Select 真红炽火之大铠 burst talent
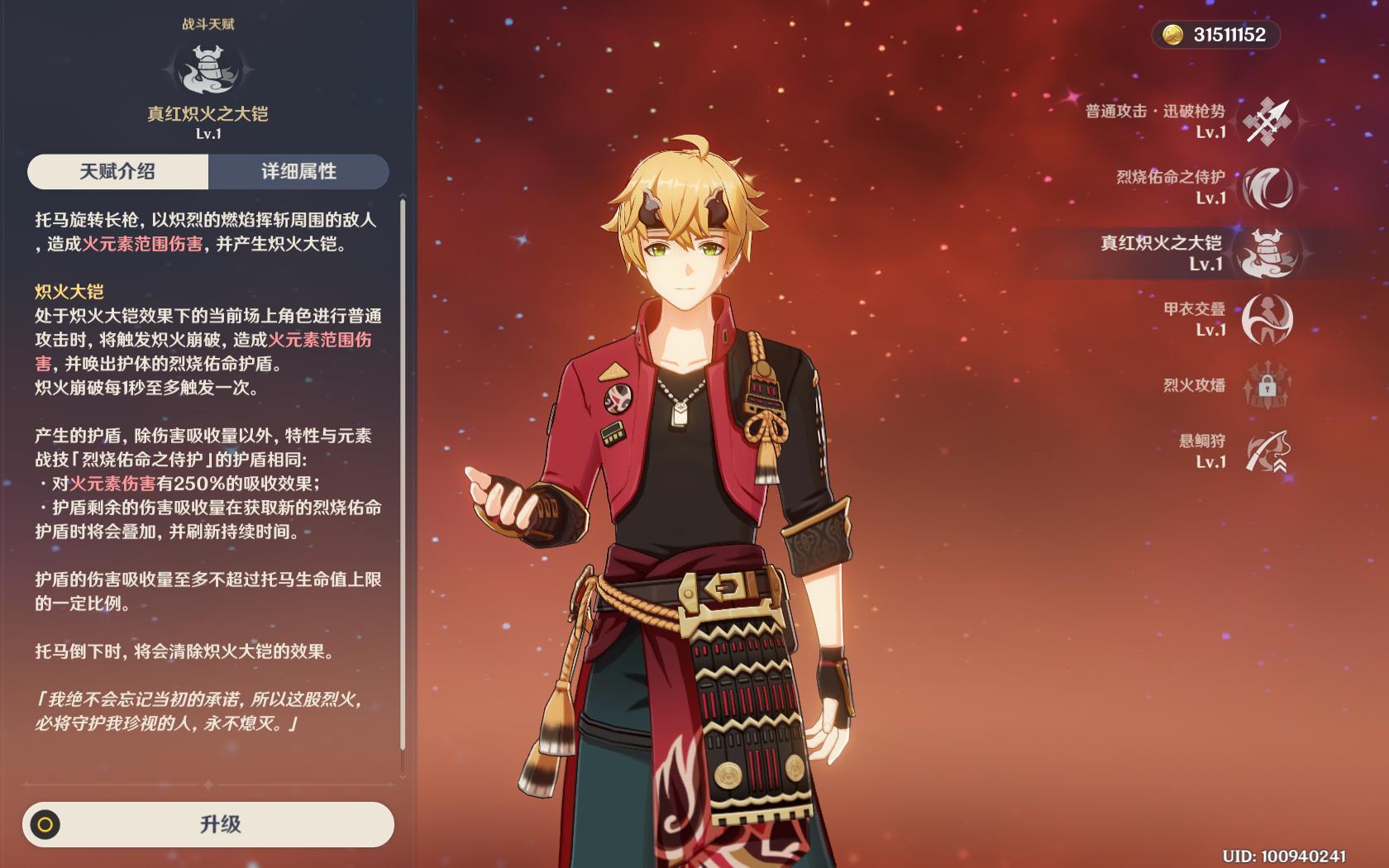Image resolution: width=1389 pixels, height=868 pixels. [1267, 253]
